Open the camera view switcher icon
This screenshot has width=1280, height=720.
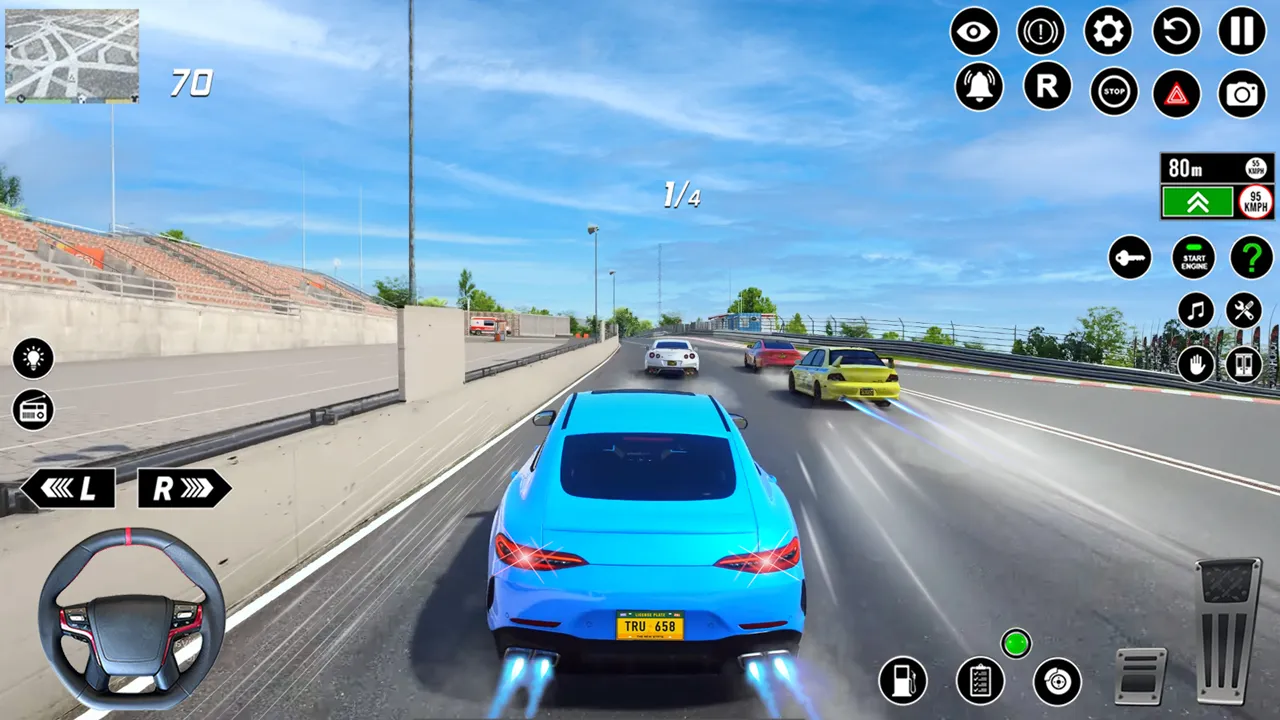click(1240, 92)
